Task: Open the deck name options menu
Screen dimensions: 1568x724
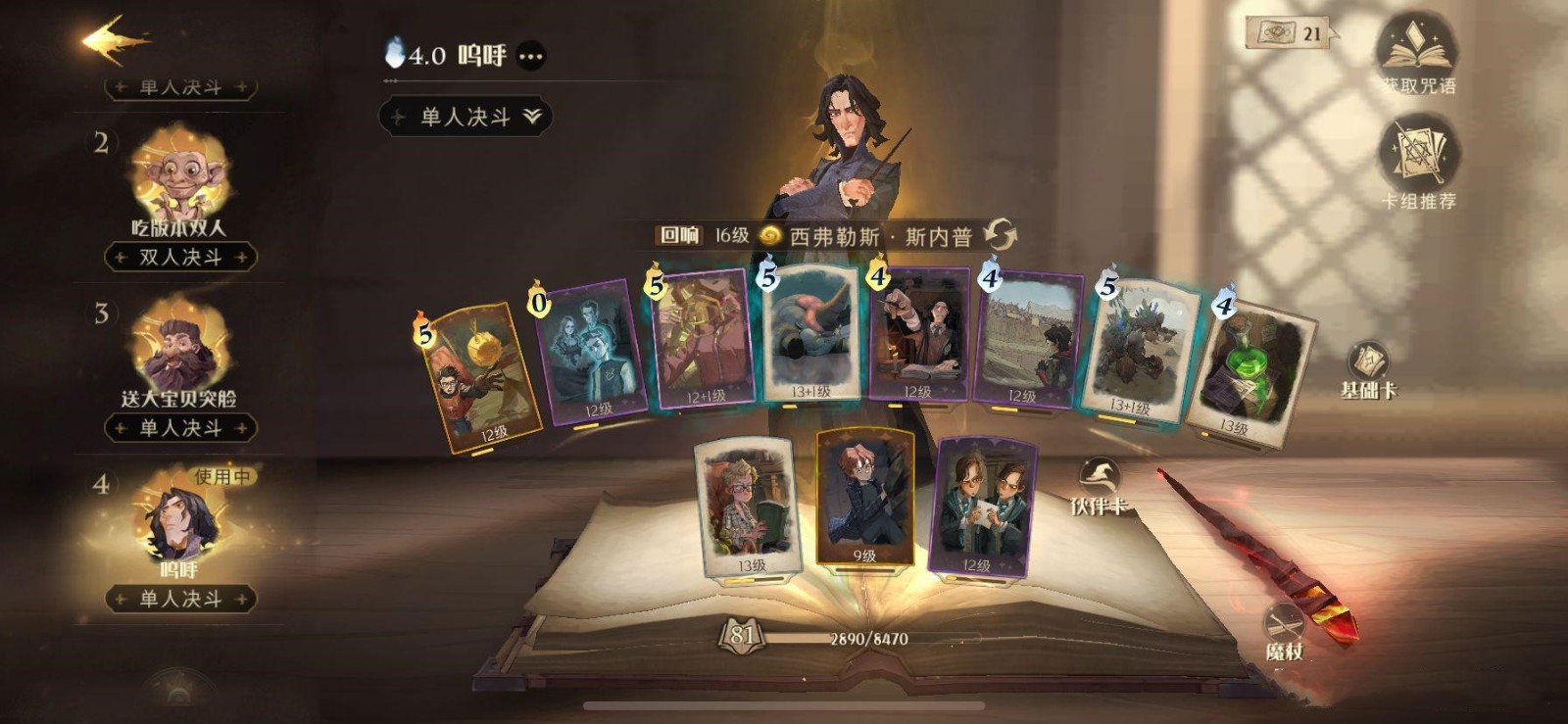Action: coord(531,57)
